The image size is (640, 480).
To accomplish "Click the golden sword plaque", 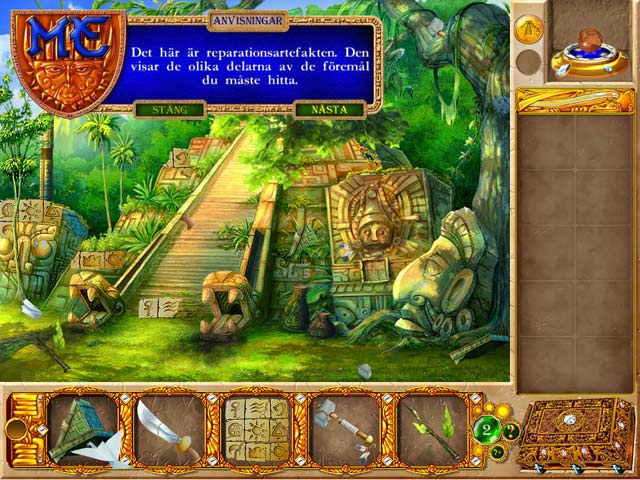I will (575, 99).
